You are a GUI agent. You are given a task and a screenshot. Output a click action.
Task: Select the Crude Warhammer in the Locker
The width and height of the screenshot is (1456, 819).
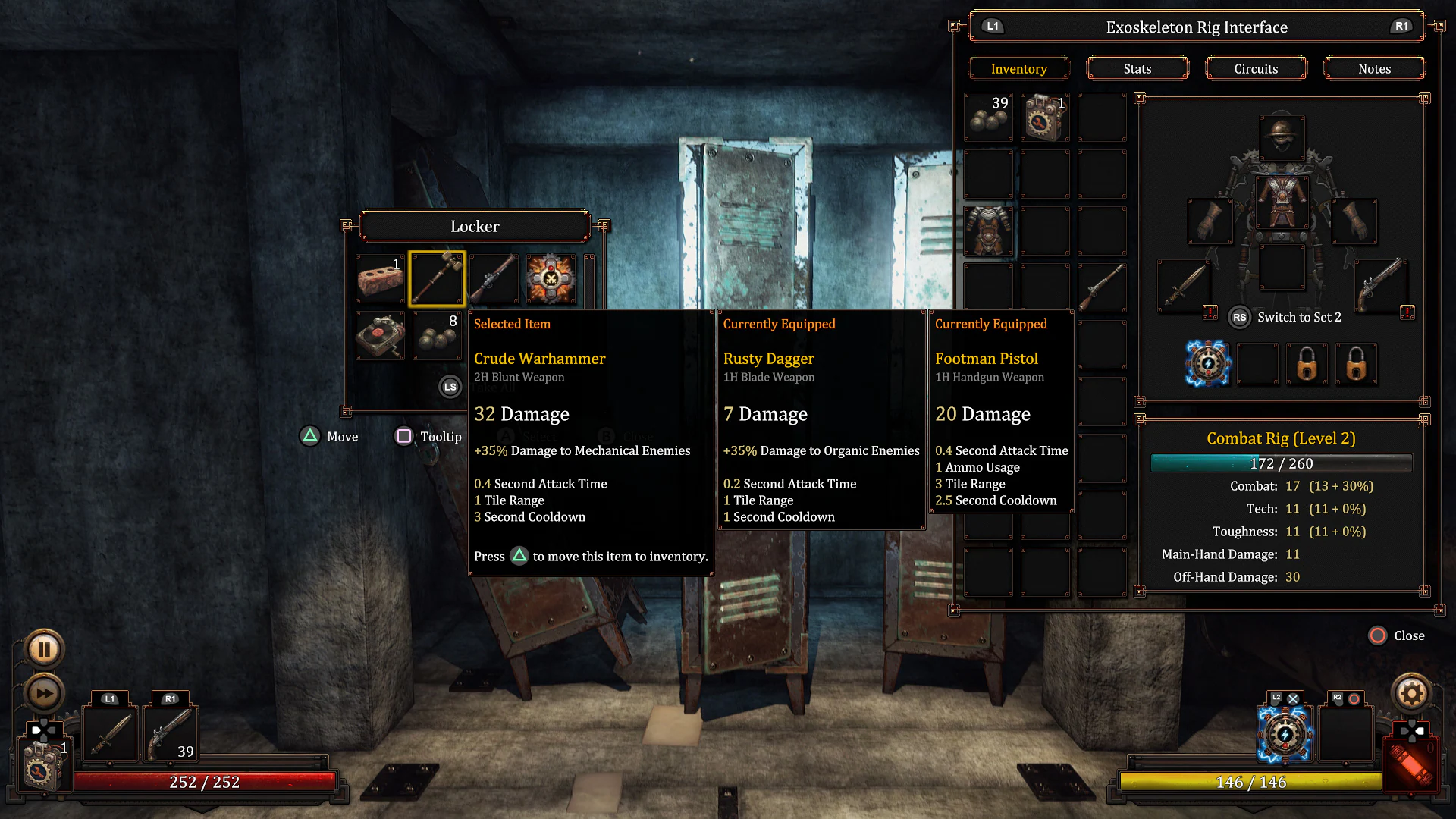pyautogui.click(x=437, y=279)
